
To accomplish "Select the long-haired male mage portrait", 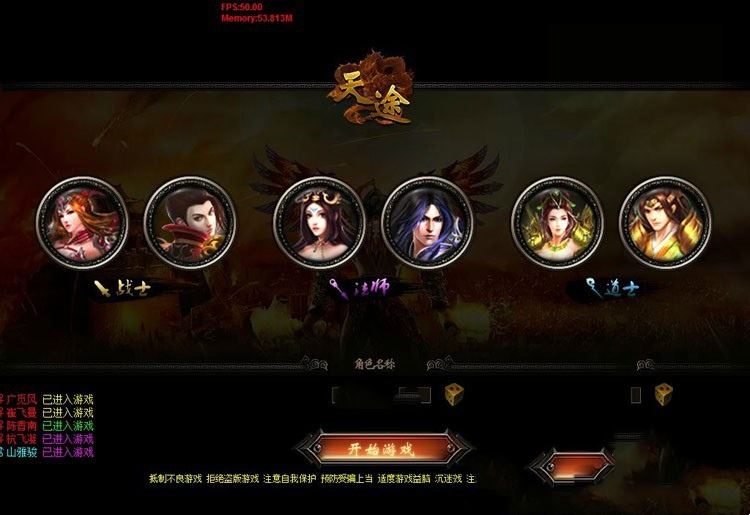I will 427,222.
